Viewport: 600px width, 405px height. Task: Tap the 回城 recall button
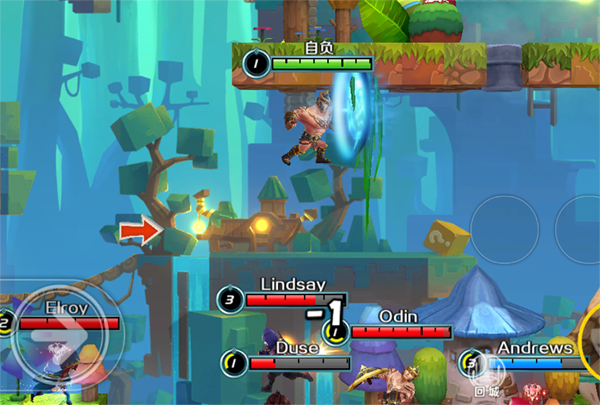(487, 380)
